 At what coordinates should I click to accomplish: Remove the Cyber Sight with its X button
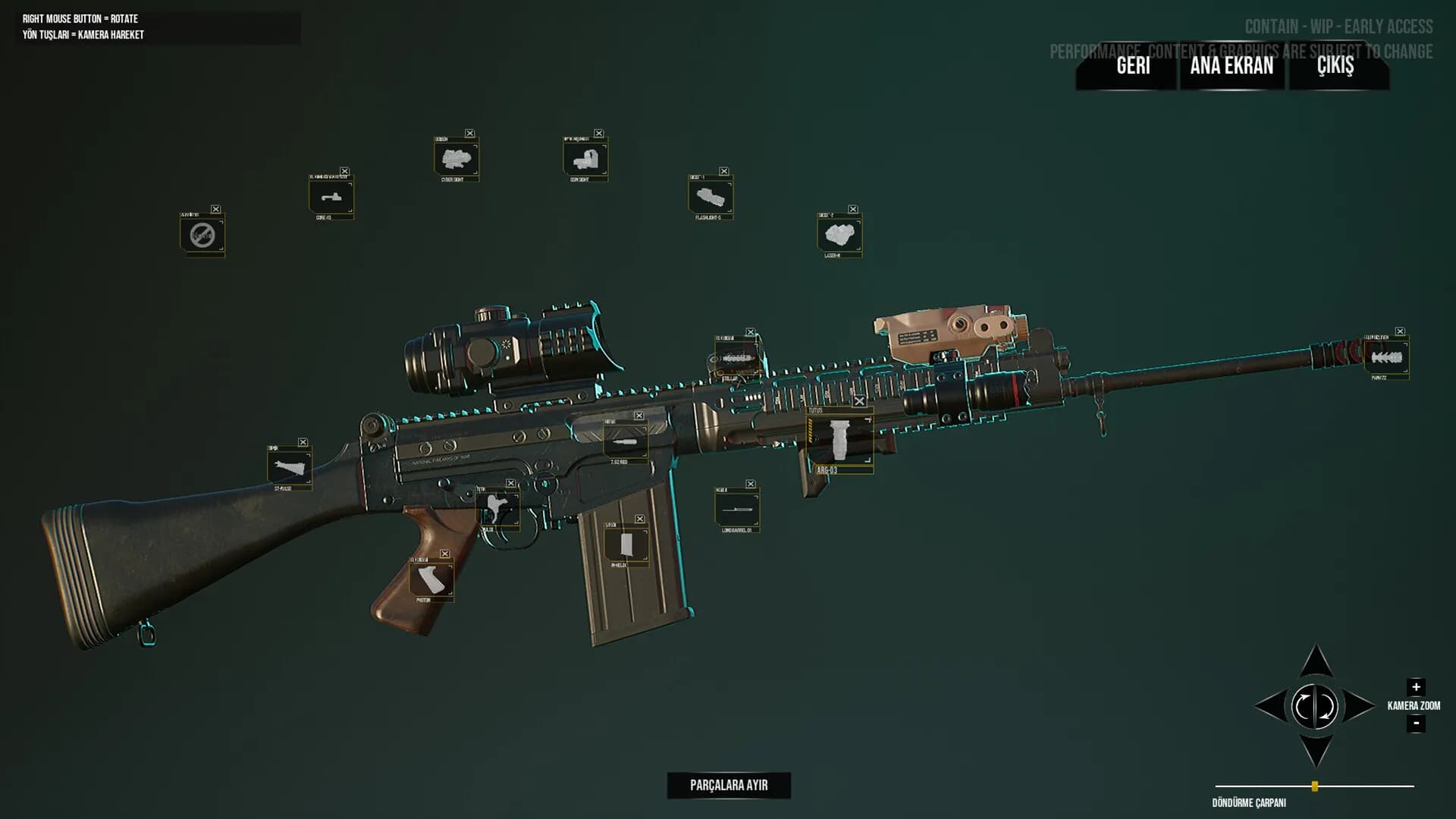tap(471, 132)
